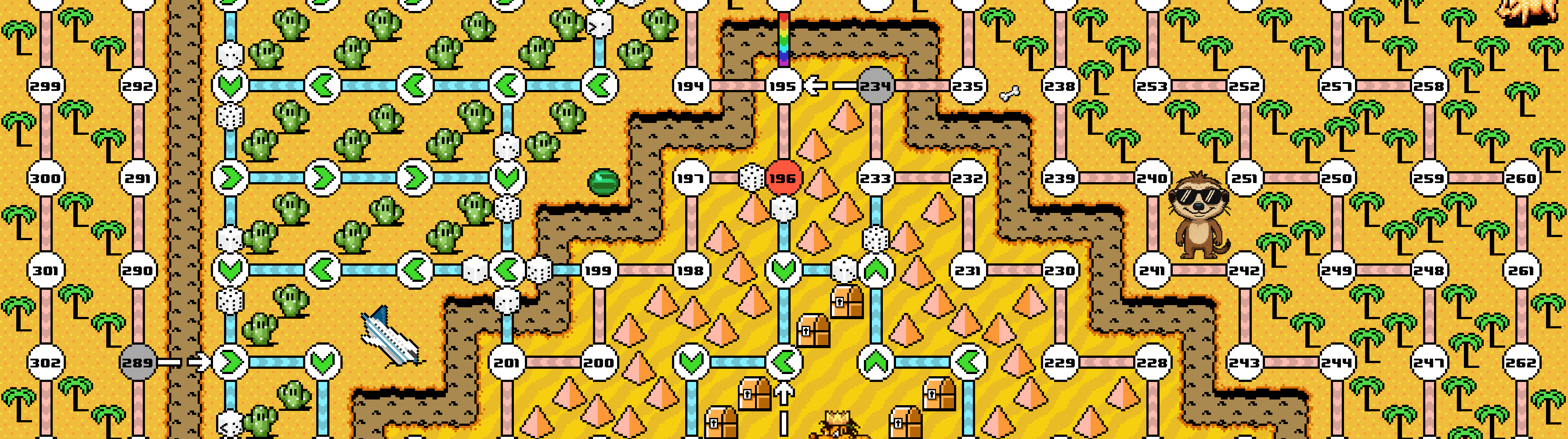Pick level node 240

click(1152, 178)
